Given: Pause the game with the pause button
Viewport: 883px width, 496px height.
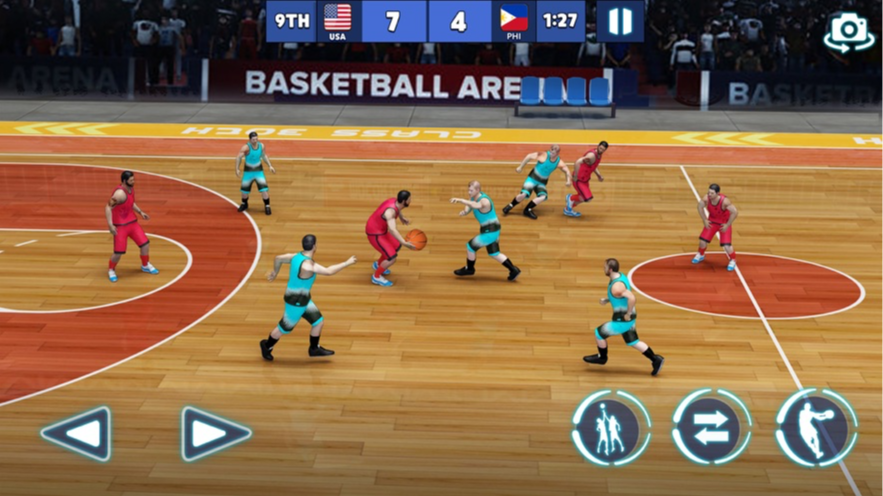Looking at the screenshot, I should (x=620, y=21).
